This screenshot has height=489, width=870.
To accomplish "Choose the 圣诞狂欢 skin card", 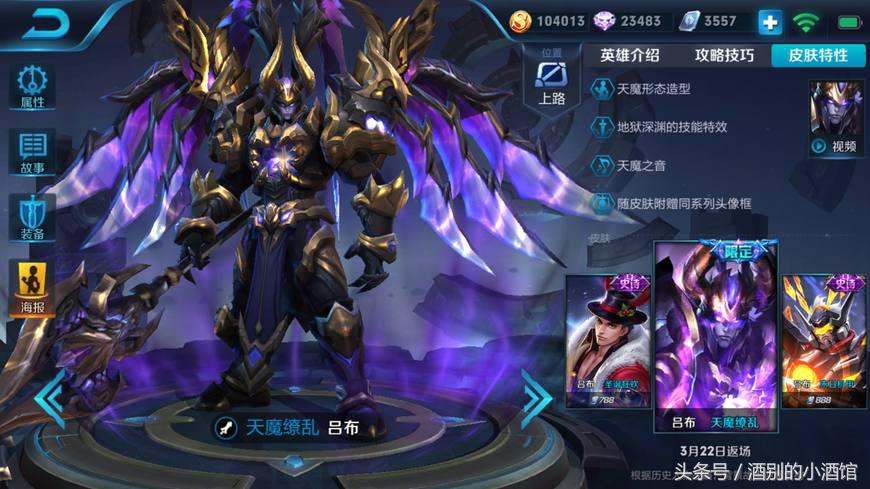I will (x=608, y=340).
